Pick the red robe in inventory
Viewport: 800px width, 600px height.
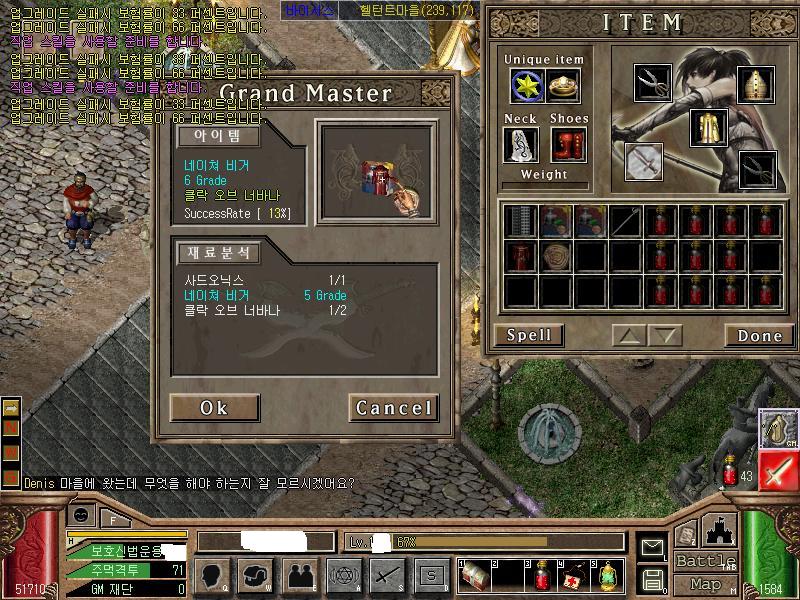[519, 256]
